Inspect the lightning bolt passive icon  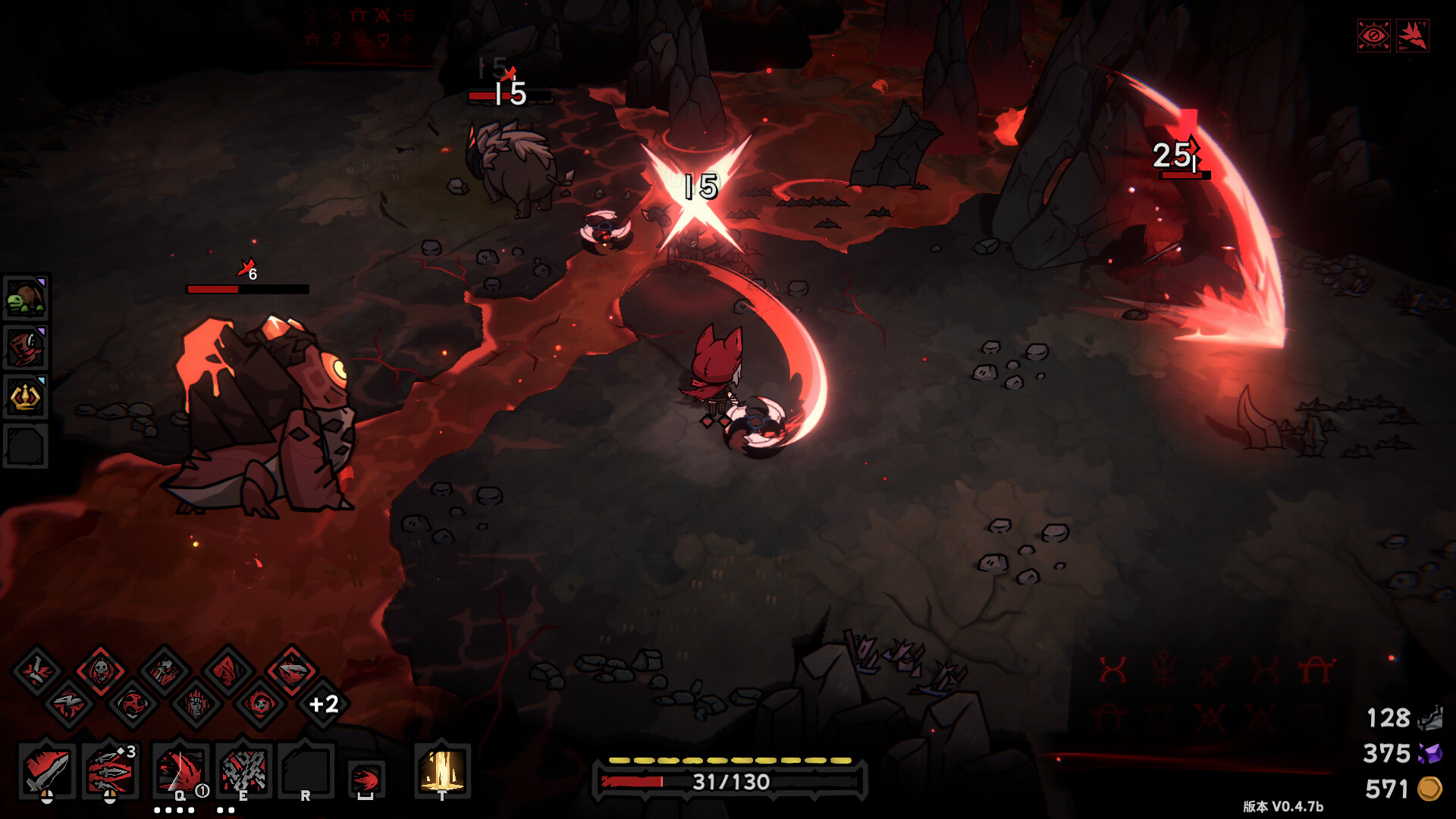coord(69,704)
